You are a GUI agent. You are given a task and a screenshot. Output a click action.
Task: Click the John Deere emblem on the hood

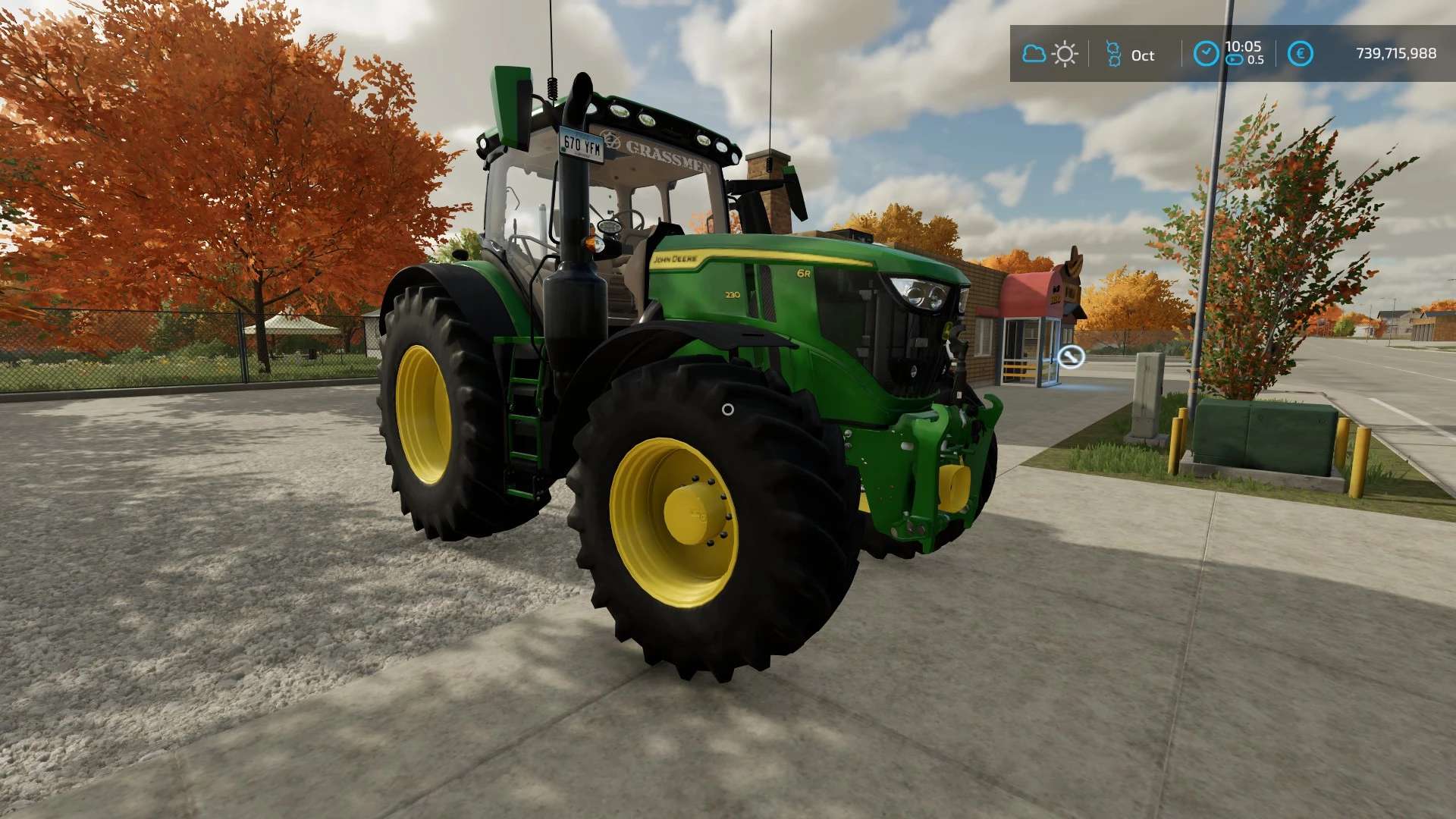673,258
